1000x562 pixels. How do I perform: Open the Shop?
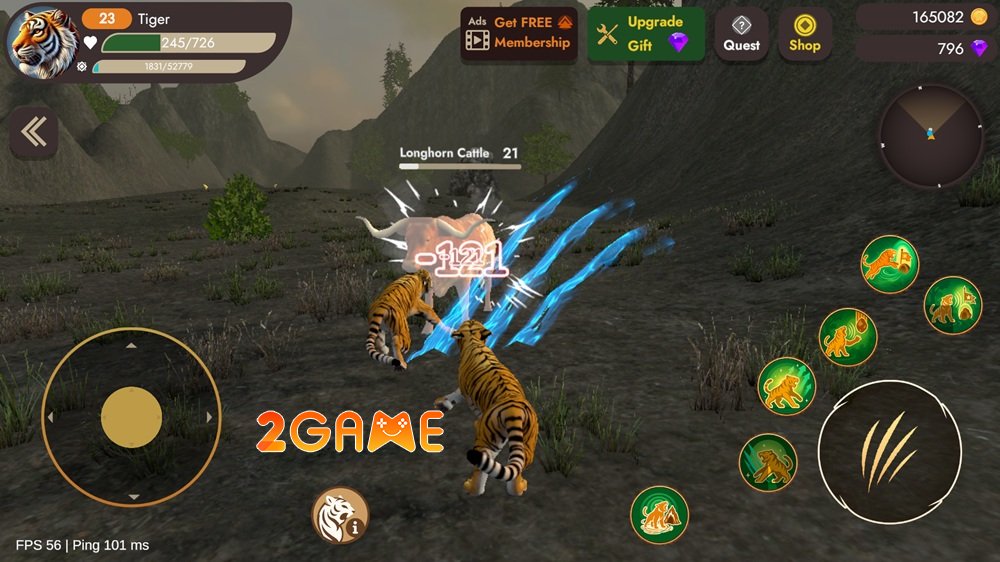coord(805,35)
